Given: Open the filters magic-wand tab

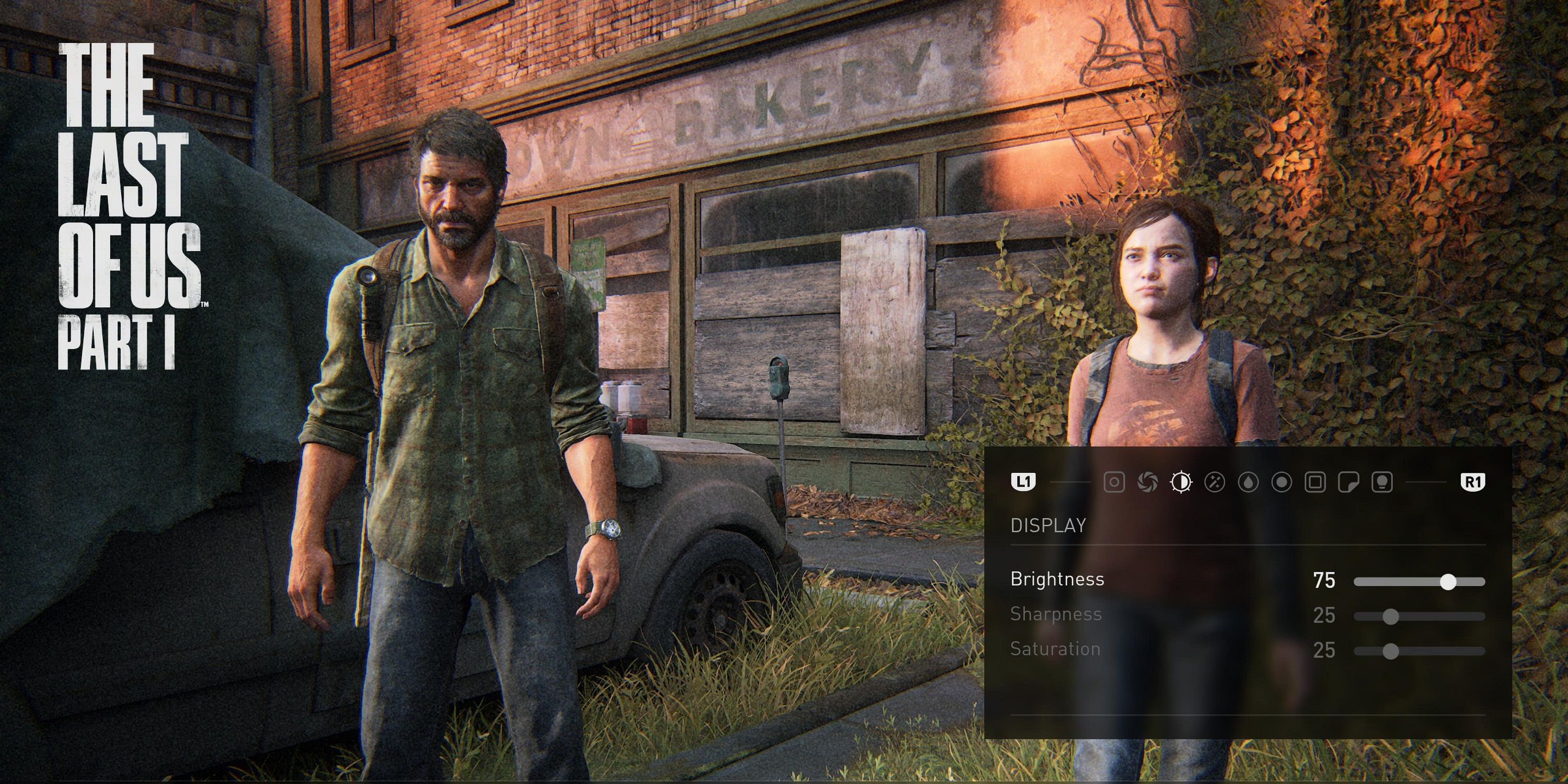Looking at the screenshot, I should click(x=1215, y=485).
